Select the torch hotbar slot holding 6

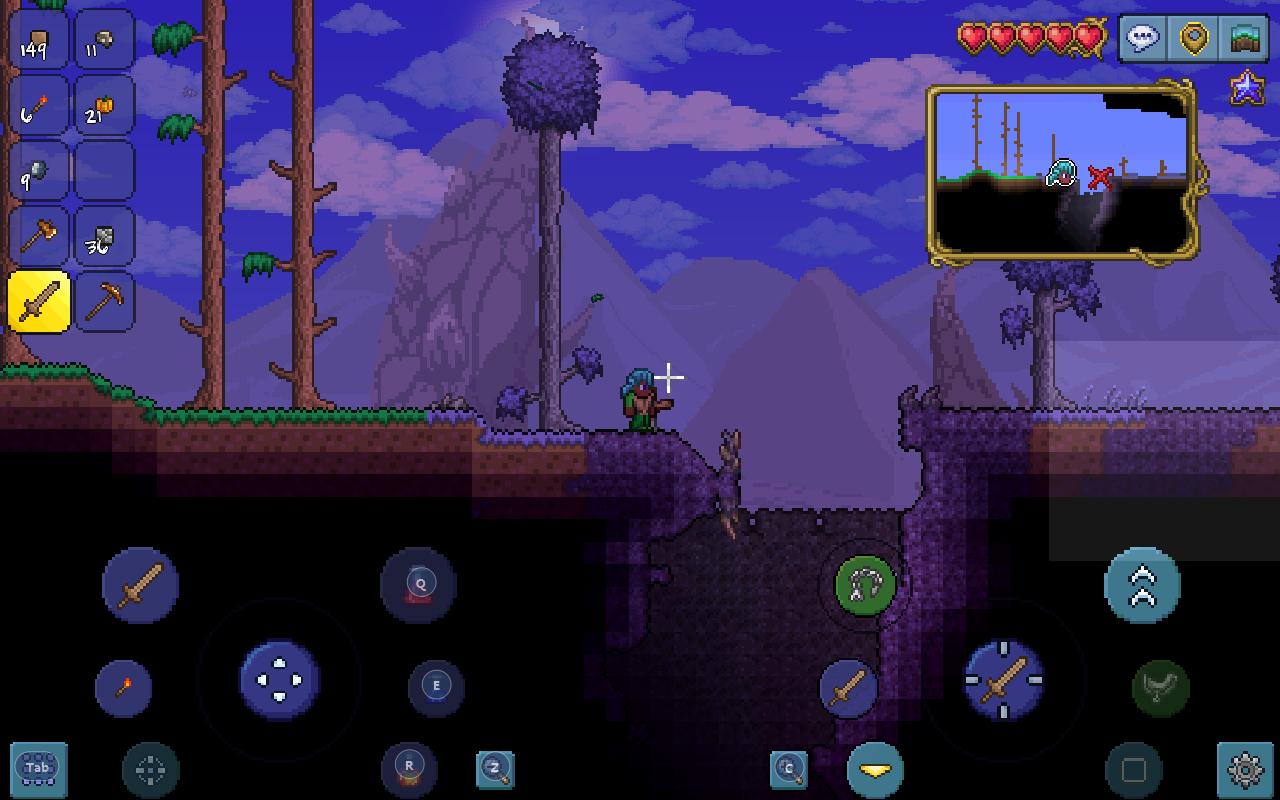(38, 107)
